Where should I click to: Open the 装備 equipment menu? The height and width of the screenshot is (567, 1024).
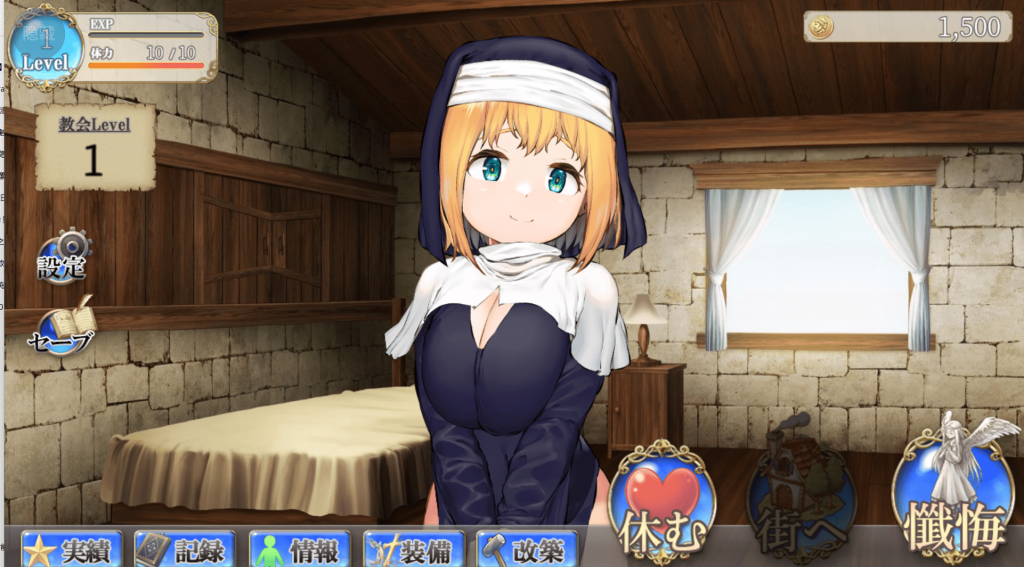pyautogui.click(x=414, y=549)
